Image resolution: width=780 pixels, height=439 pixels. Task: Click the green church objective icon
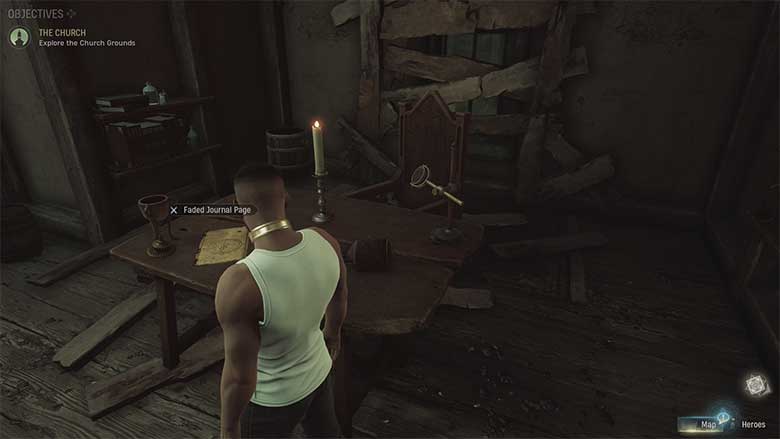[x=18, y=37]
